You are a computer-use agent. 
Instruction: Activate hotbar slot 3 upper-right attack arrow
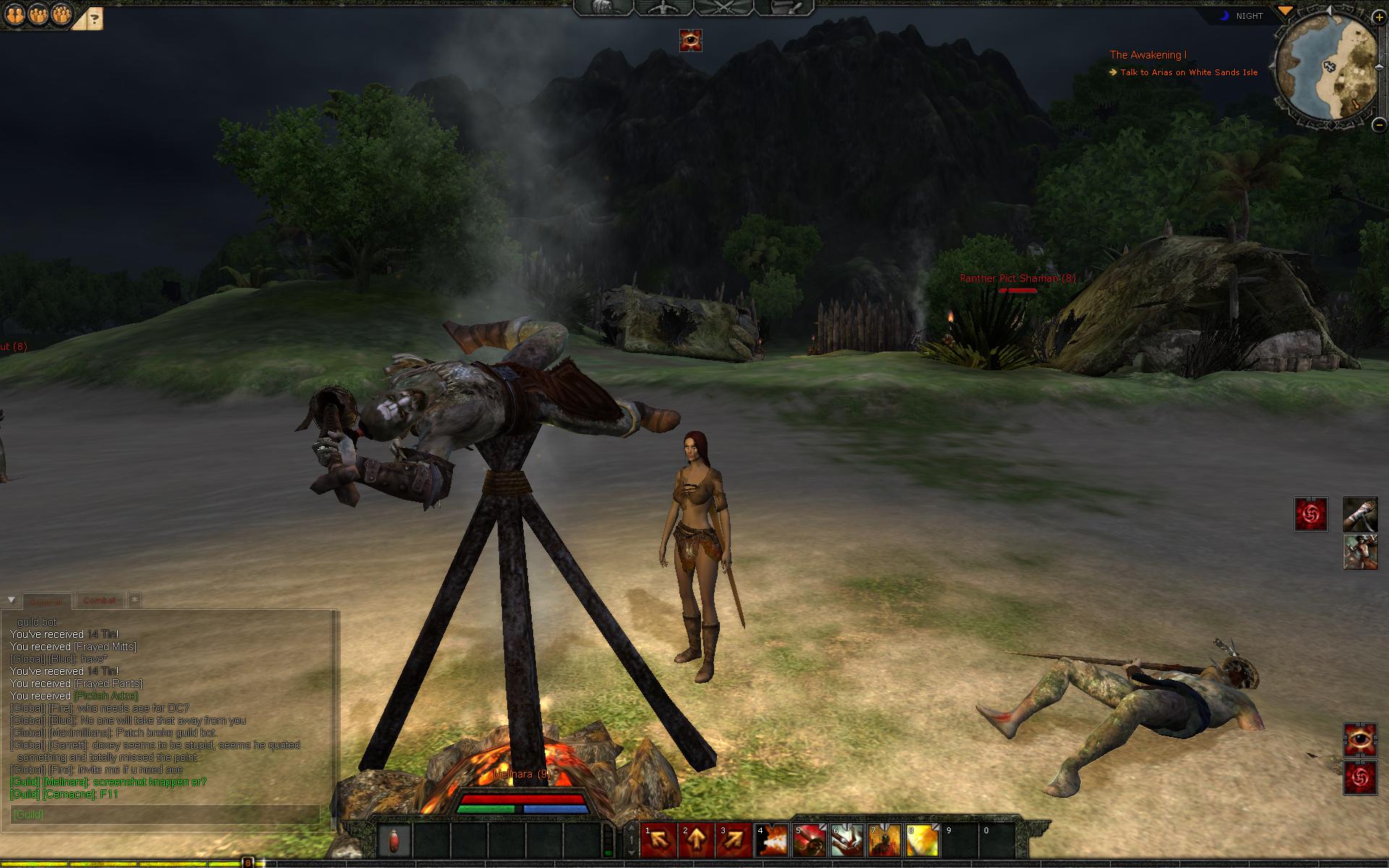[x=734, y=841]
